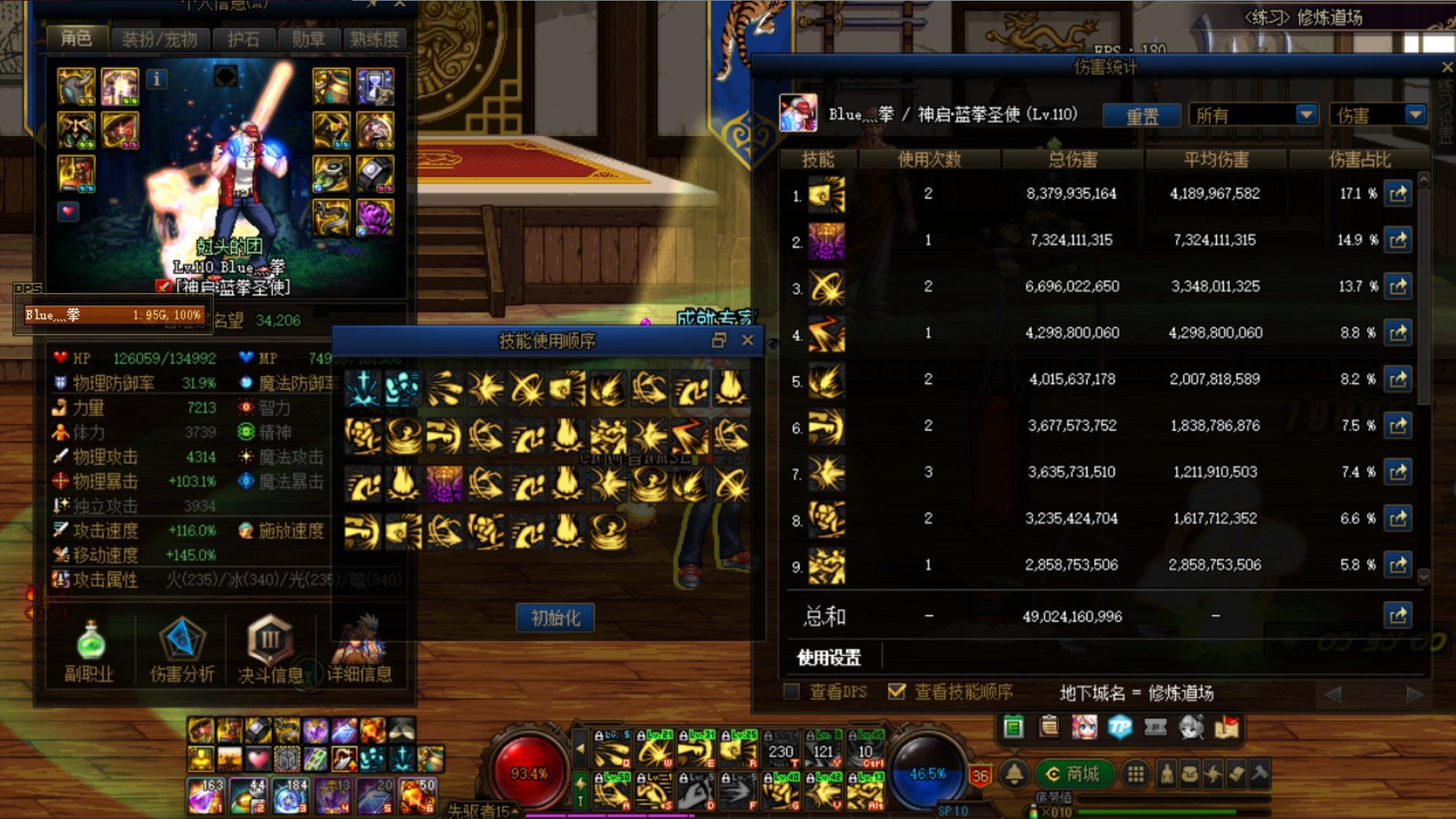Uncheck the 查看技能顺序 checkbox
1456x819 pixels.
click(x=896, y=692)
